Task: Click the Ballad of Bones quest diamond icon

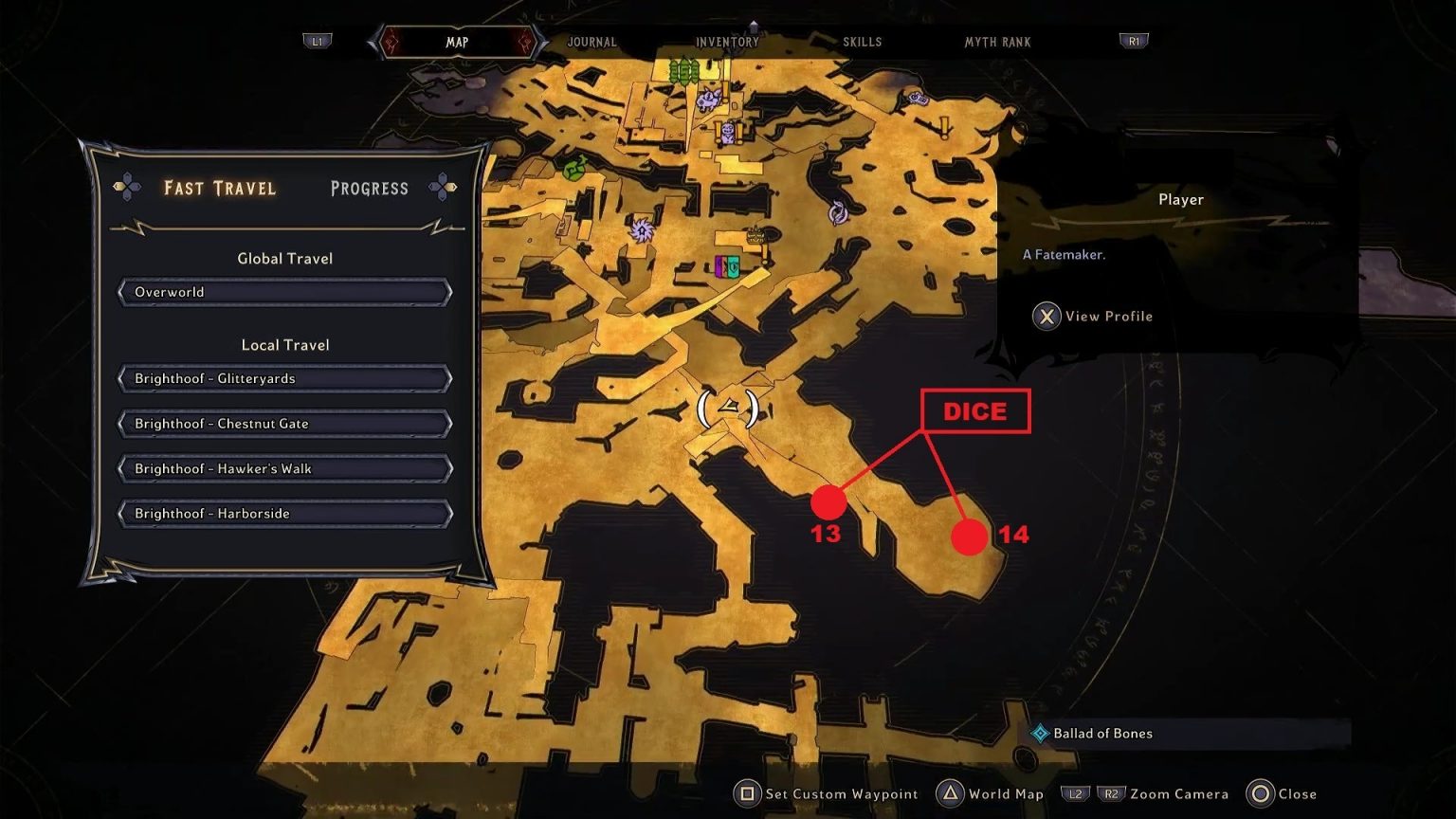Action: [x=1041, y=733]
